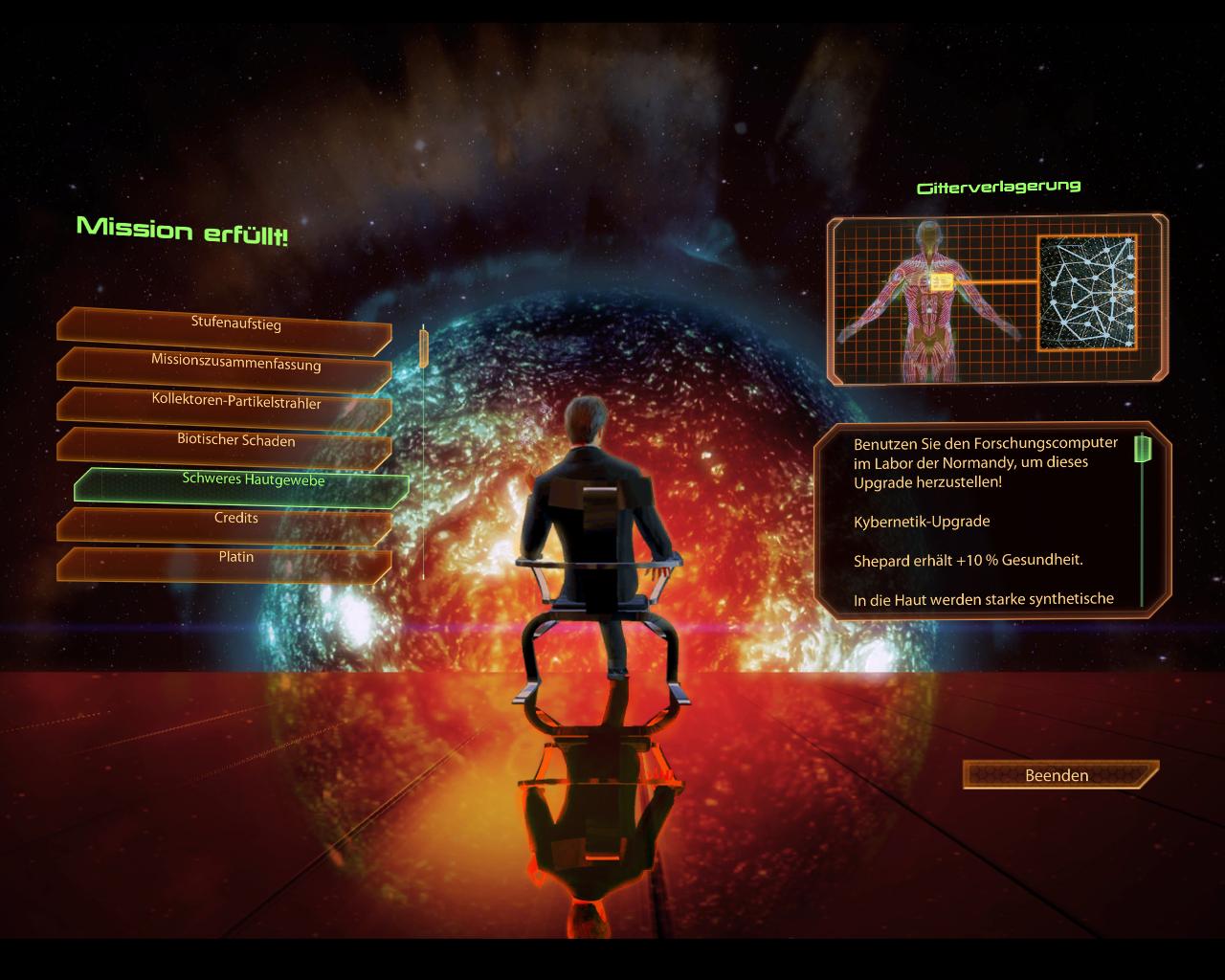Click the "Gitterverlagerung" panel title
Viewport: 1225px width, 980px height.
(x=999, y=186)
